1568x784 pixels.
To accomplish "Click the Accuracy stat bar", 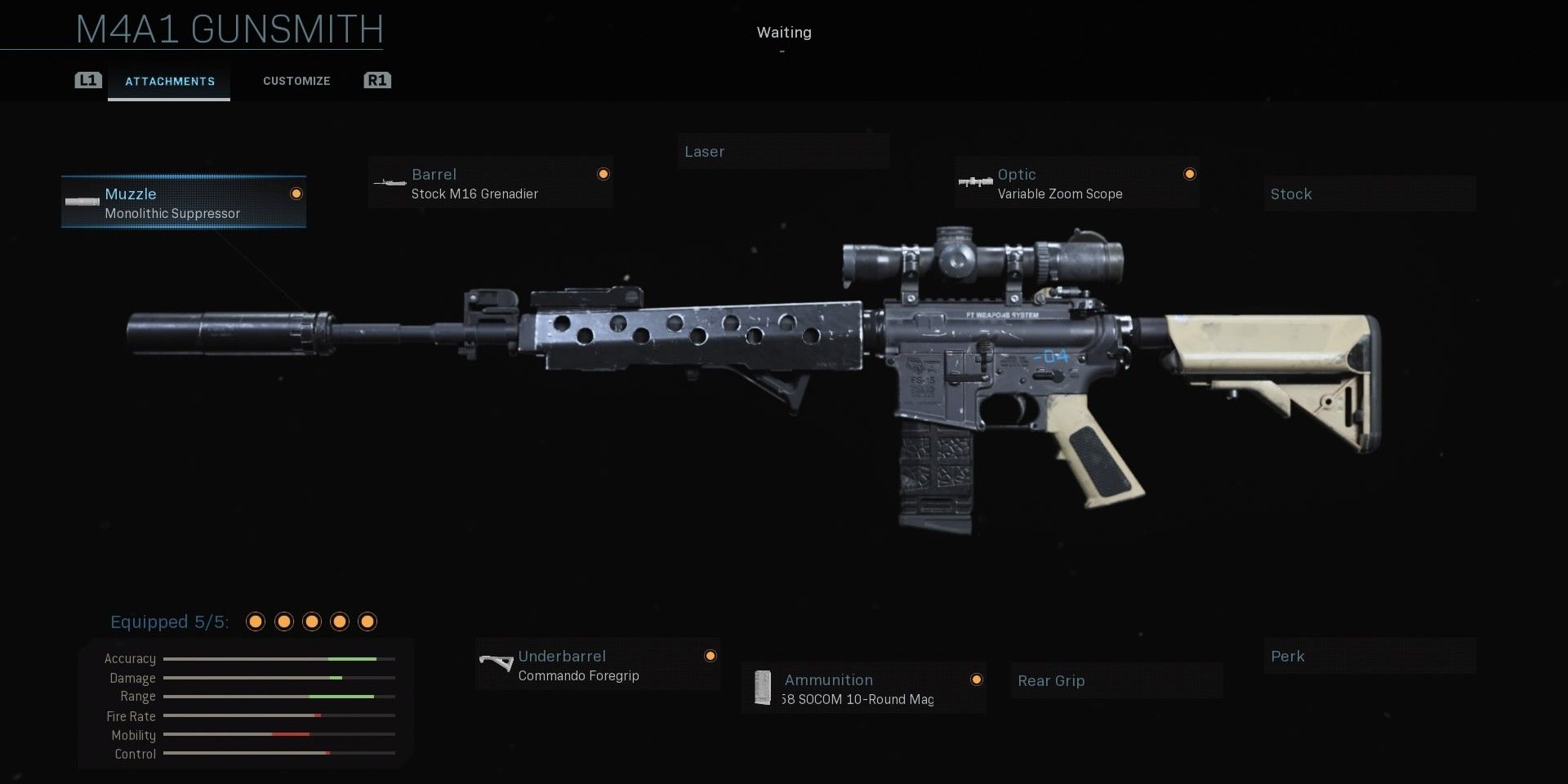I will click(278, 658).
